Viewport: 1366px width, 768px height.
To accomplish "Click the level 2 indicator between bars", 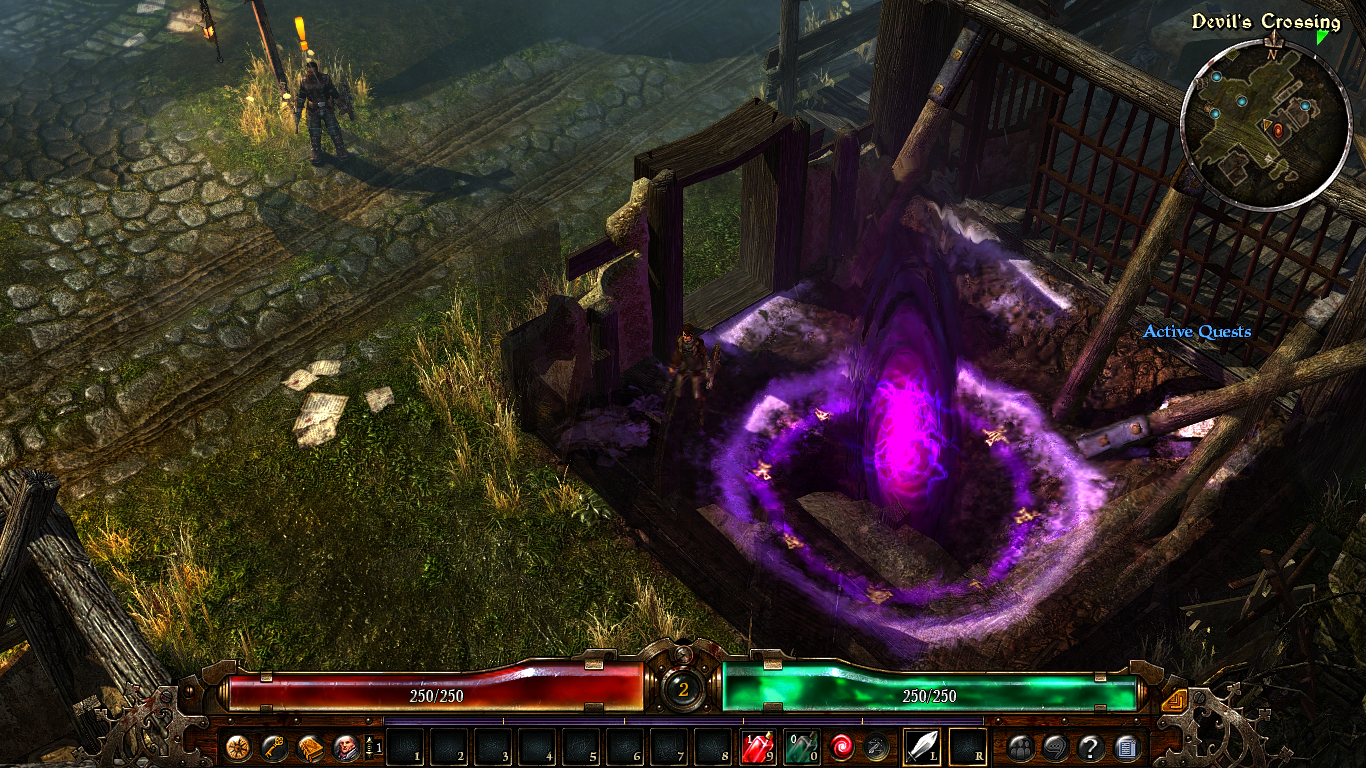I will (x=683, y=687).
